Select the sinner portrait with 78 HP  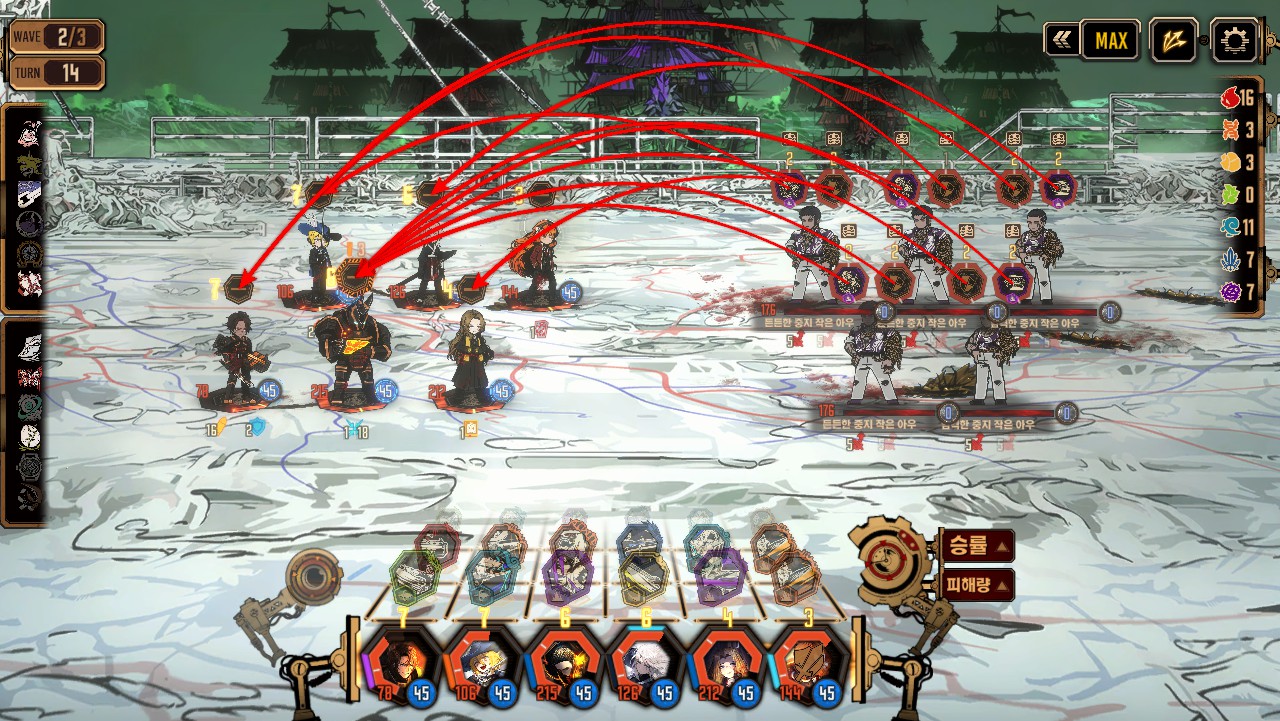click(x=402, y=664)
